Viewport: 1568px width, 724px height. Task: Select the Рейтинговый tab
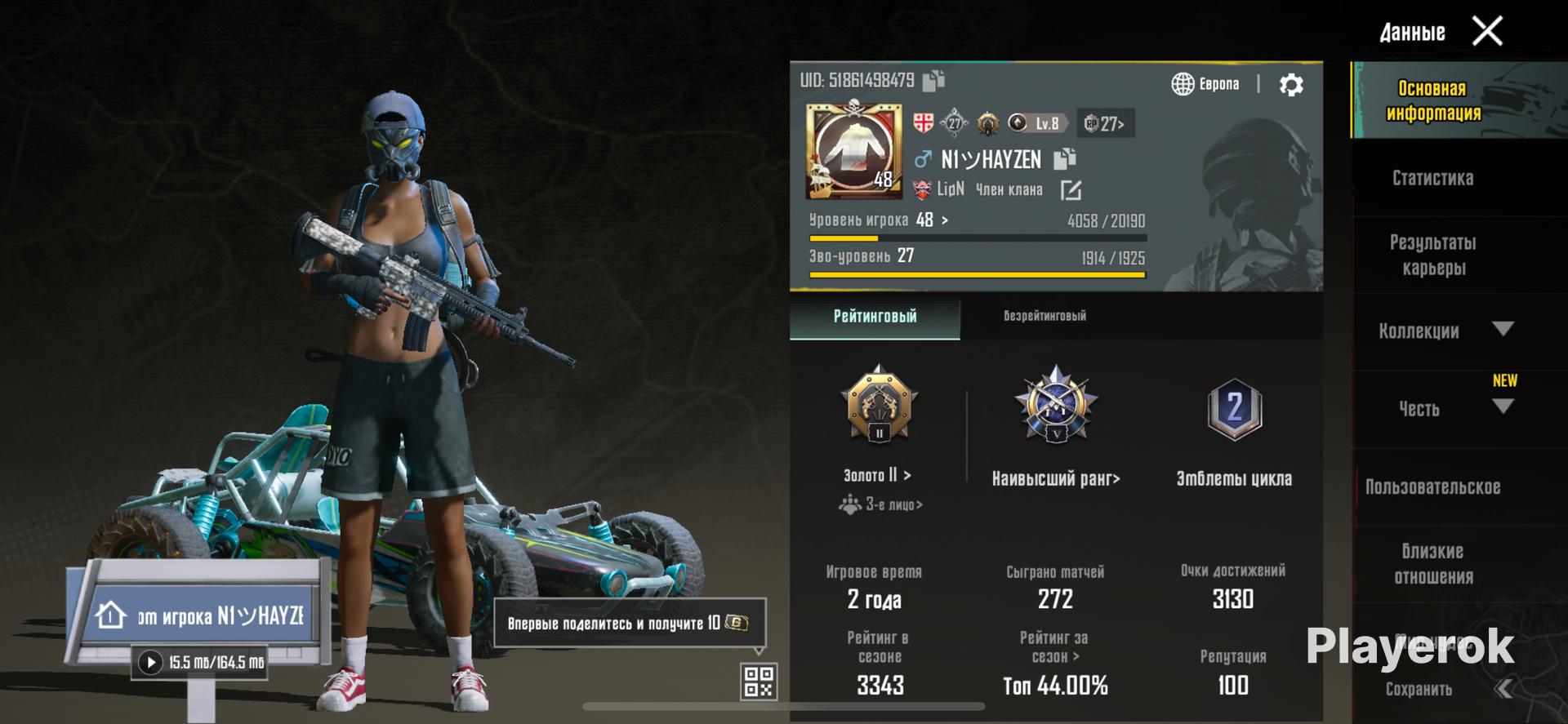click(x=875, y=317)
